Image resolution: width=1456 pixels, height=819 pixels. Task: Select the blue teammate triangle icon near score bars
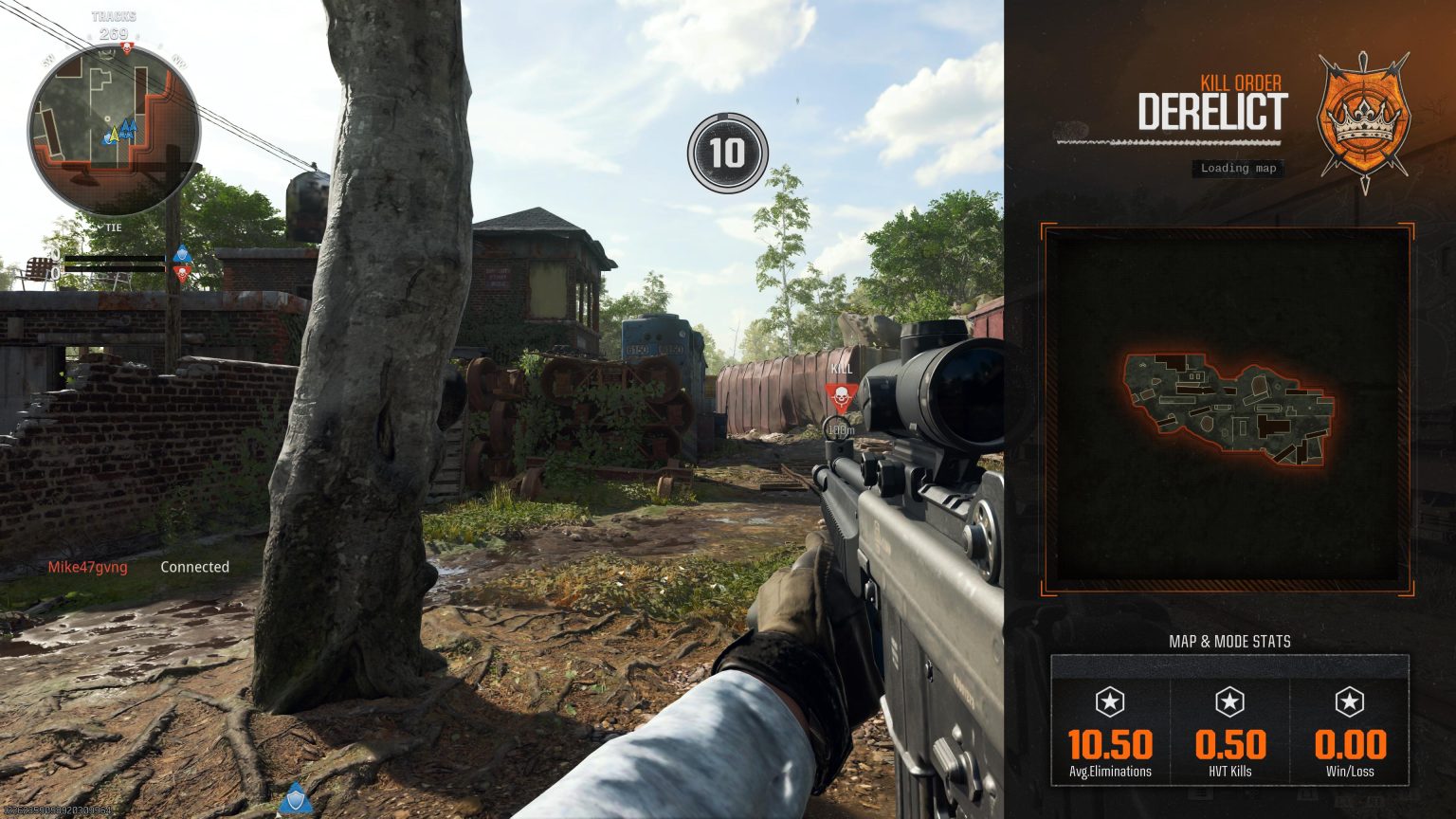(182, 253)
